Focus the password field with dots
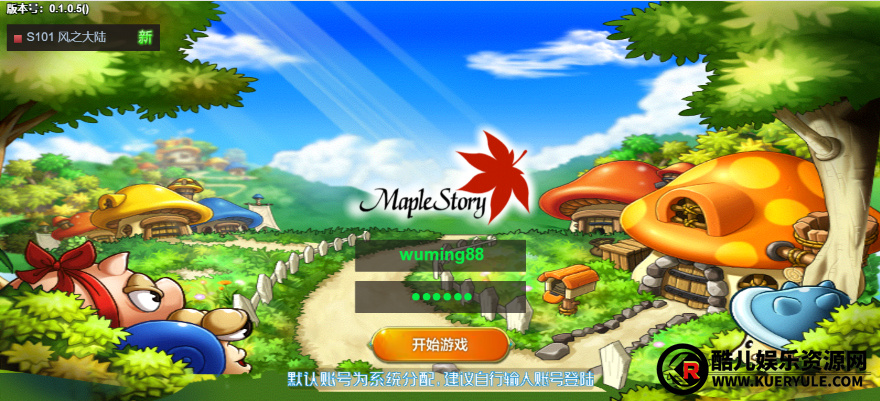Screen dimensions: 880x401 click(441, 297)
